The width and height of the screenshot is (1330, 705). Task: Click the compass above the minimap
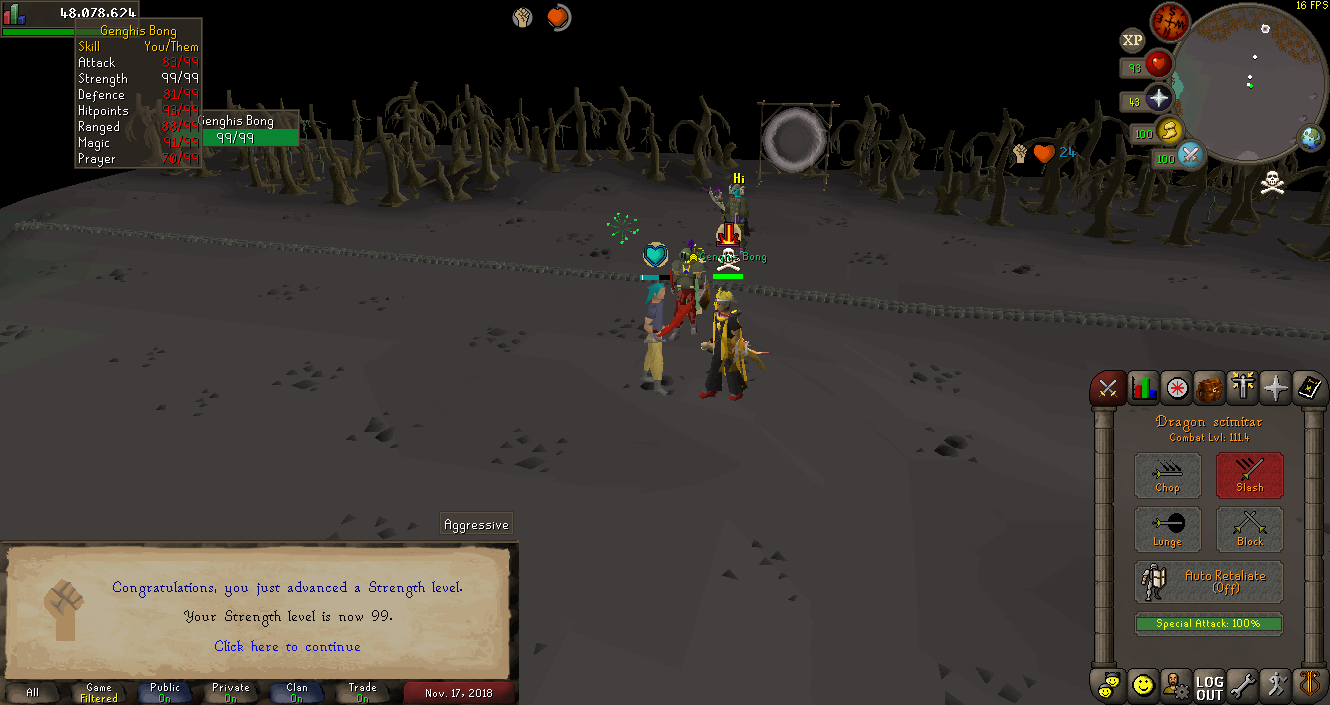point(1169,22)
